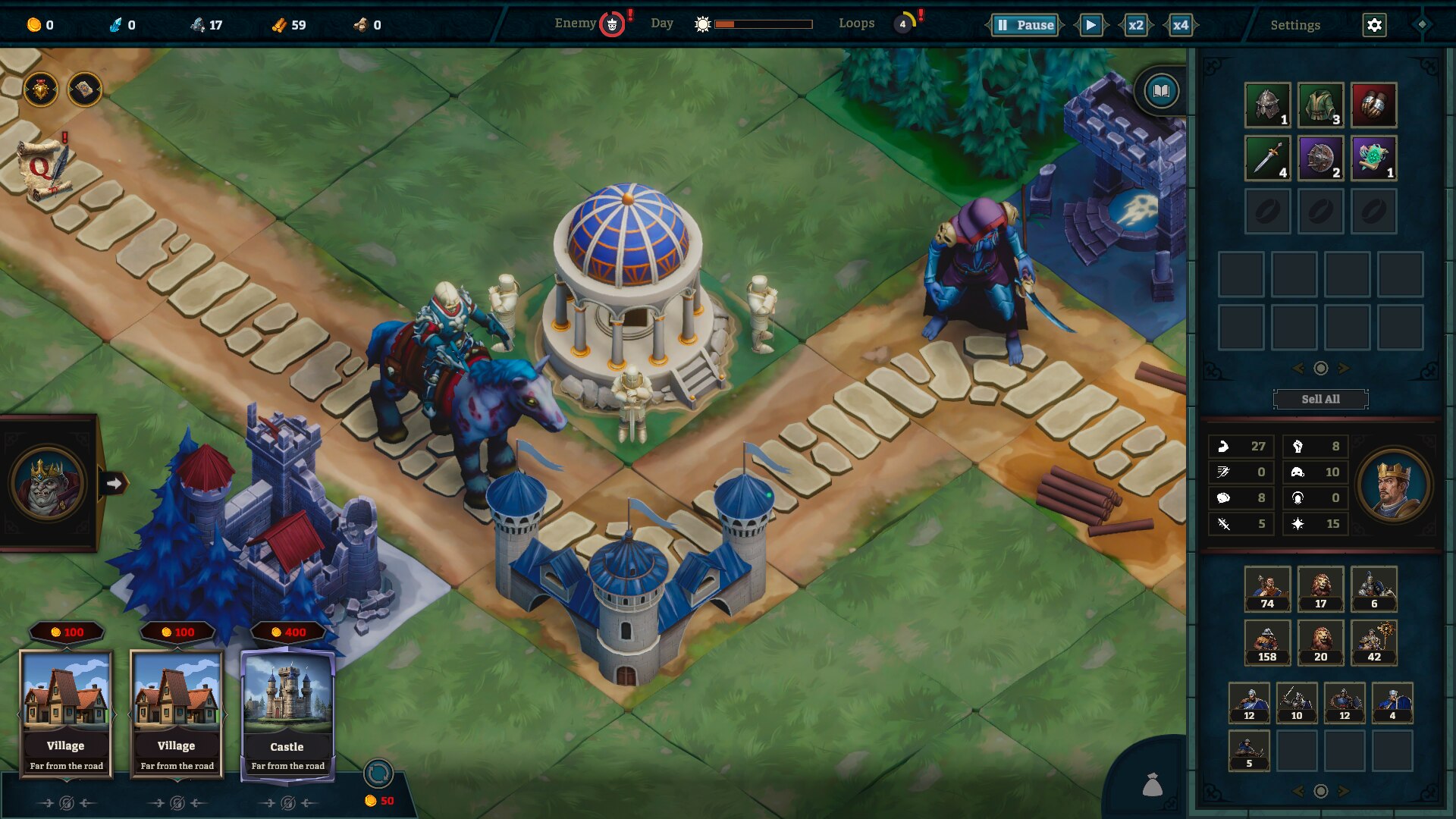Select the green tunic armor slot

tap(1320, 105)
